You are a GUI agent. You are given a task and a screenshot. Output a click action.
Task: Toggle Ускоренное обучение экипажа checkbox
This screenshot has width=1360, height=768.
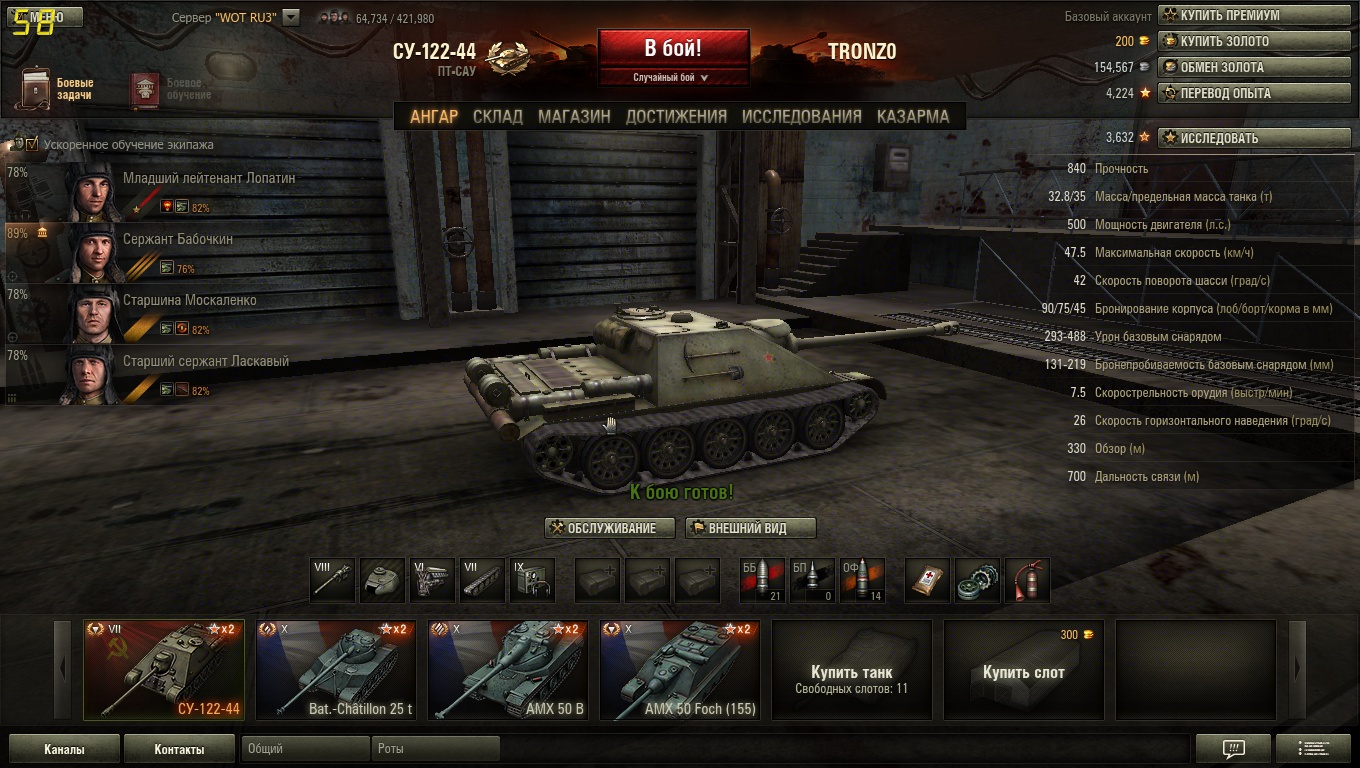pos(32,144)
